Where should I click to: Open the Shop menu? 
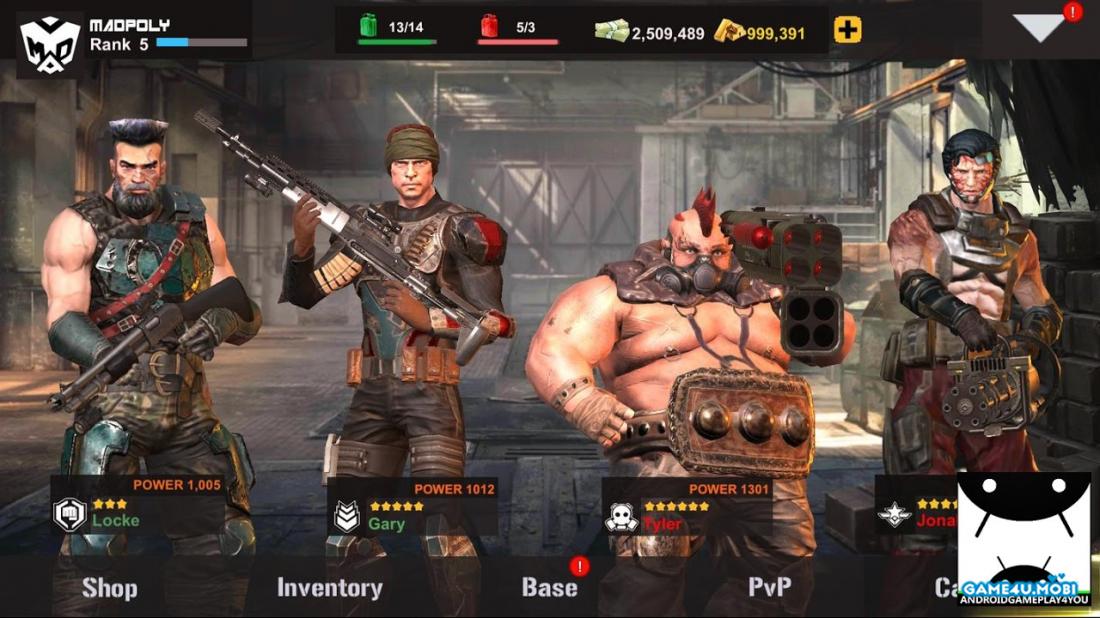click(109, 588)
